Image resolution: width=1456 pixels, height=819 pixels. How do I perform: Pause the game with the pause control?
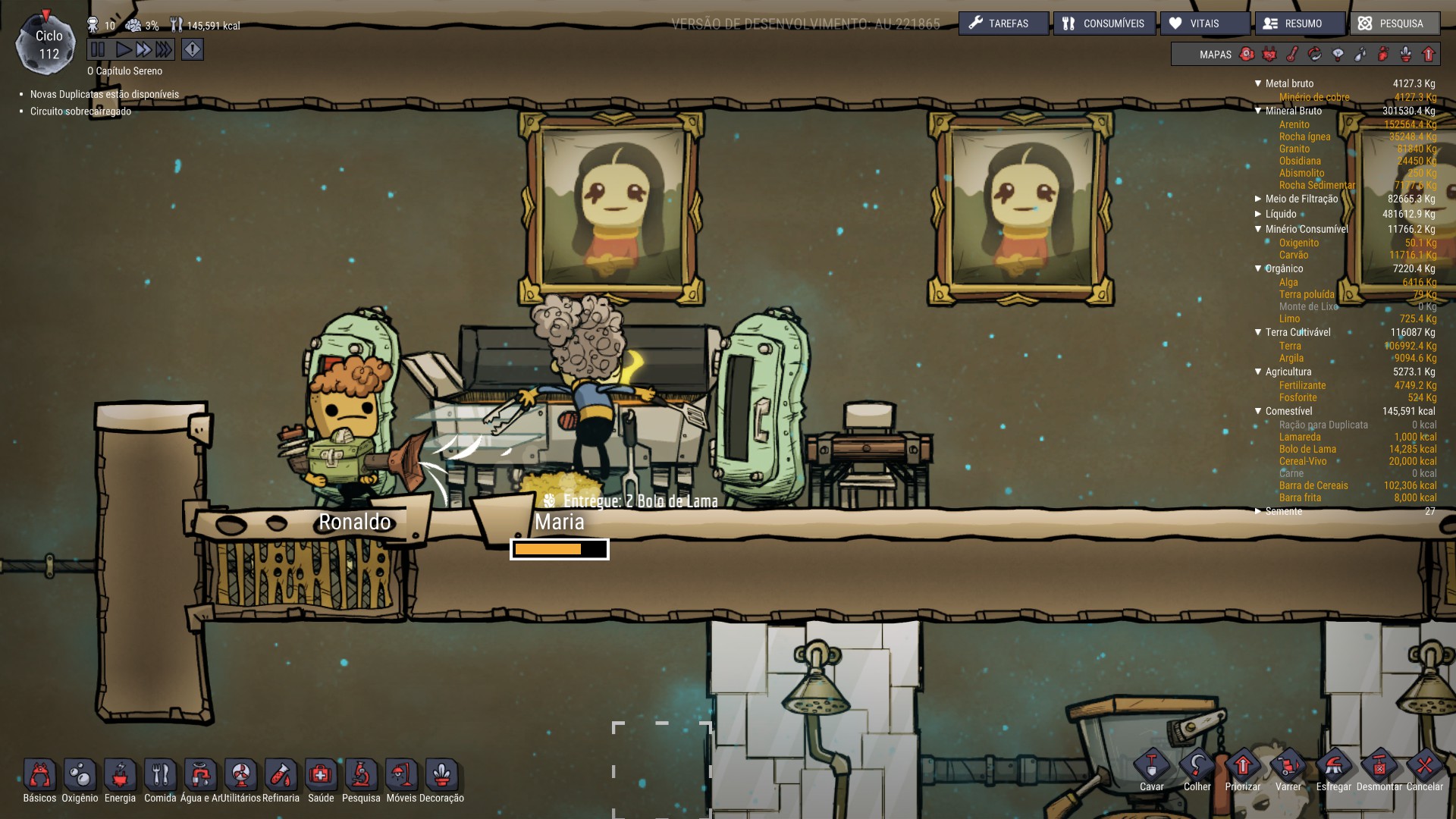[x=99, y=49]
